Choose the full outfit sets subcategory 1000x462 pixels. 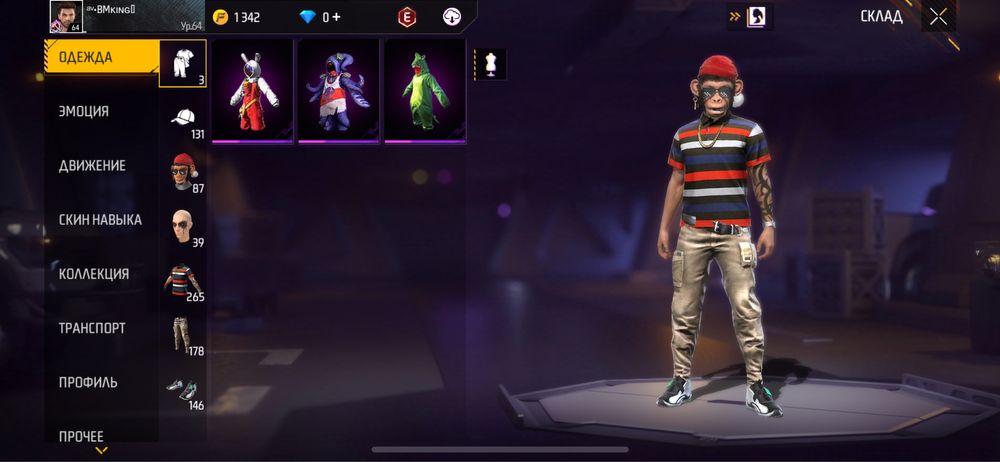(183, 63)
